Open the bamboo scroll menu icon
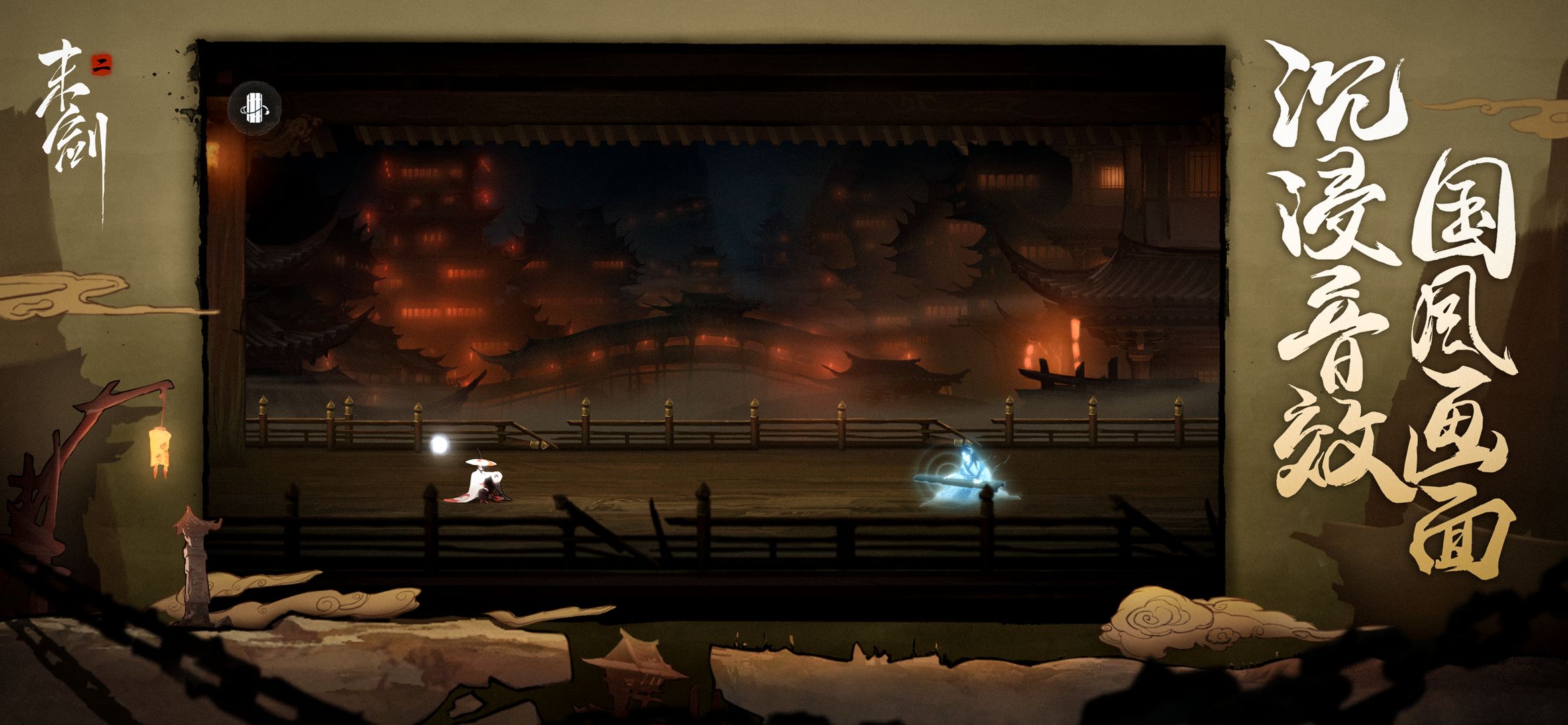 tap(254, 108)
